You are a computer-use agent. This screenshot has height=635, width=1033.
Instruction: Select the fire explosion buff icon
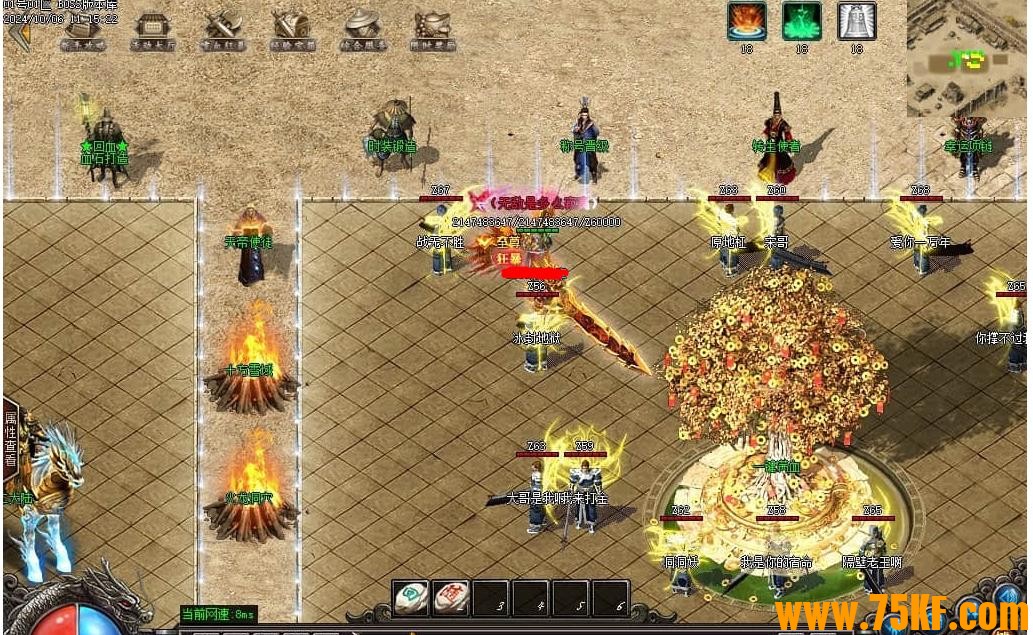746,21
